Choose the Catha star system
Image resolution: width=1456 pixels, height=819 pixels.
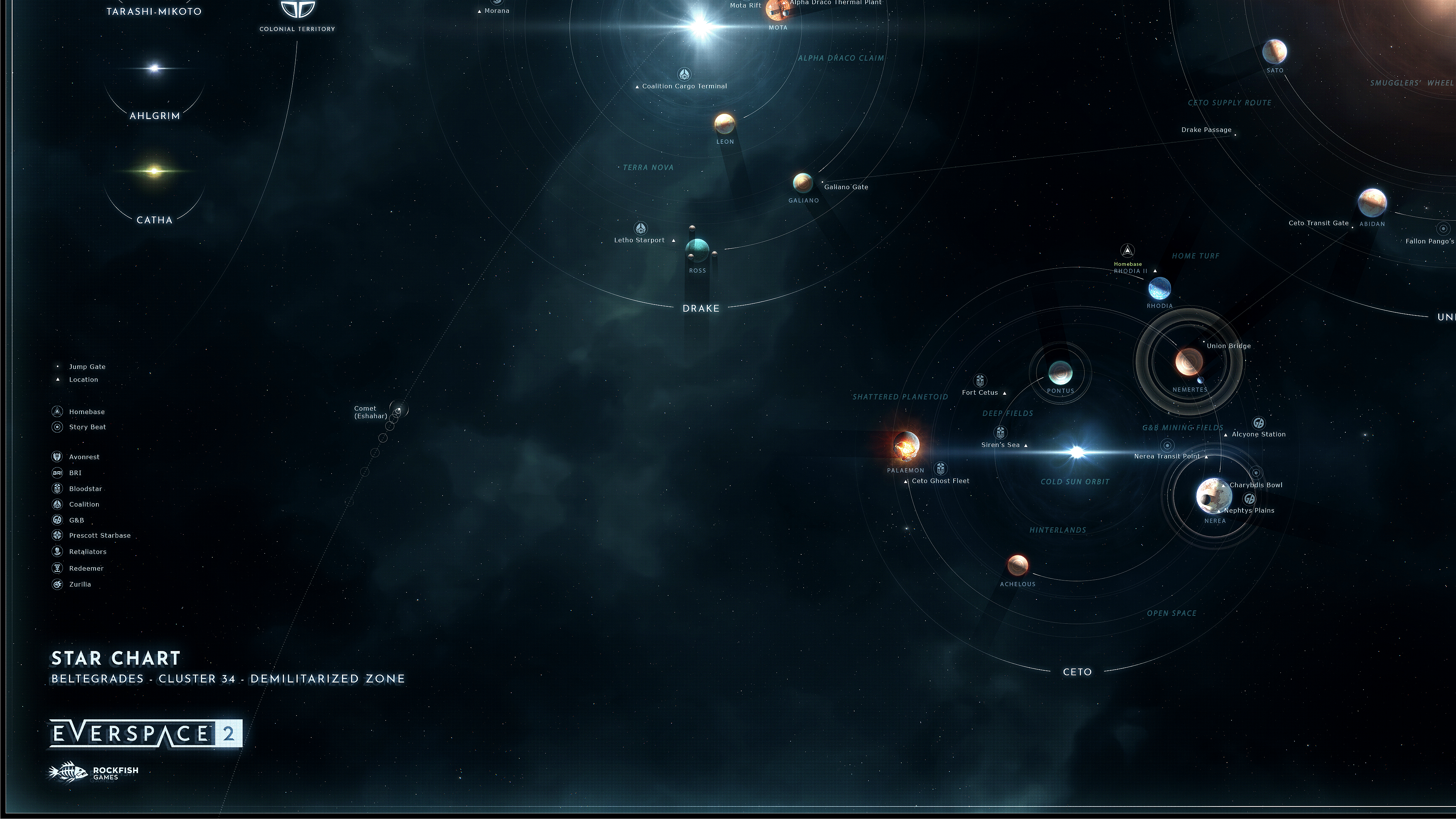[154, 171]
